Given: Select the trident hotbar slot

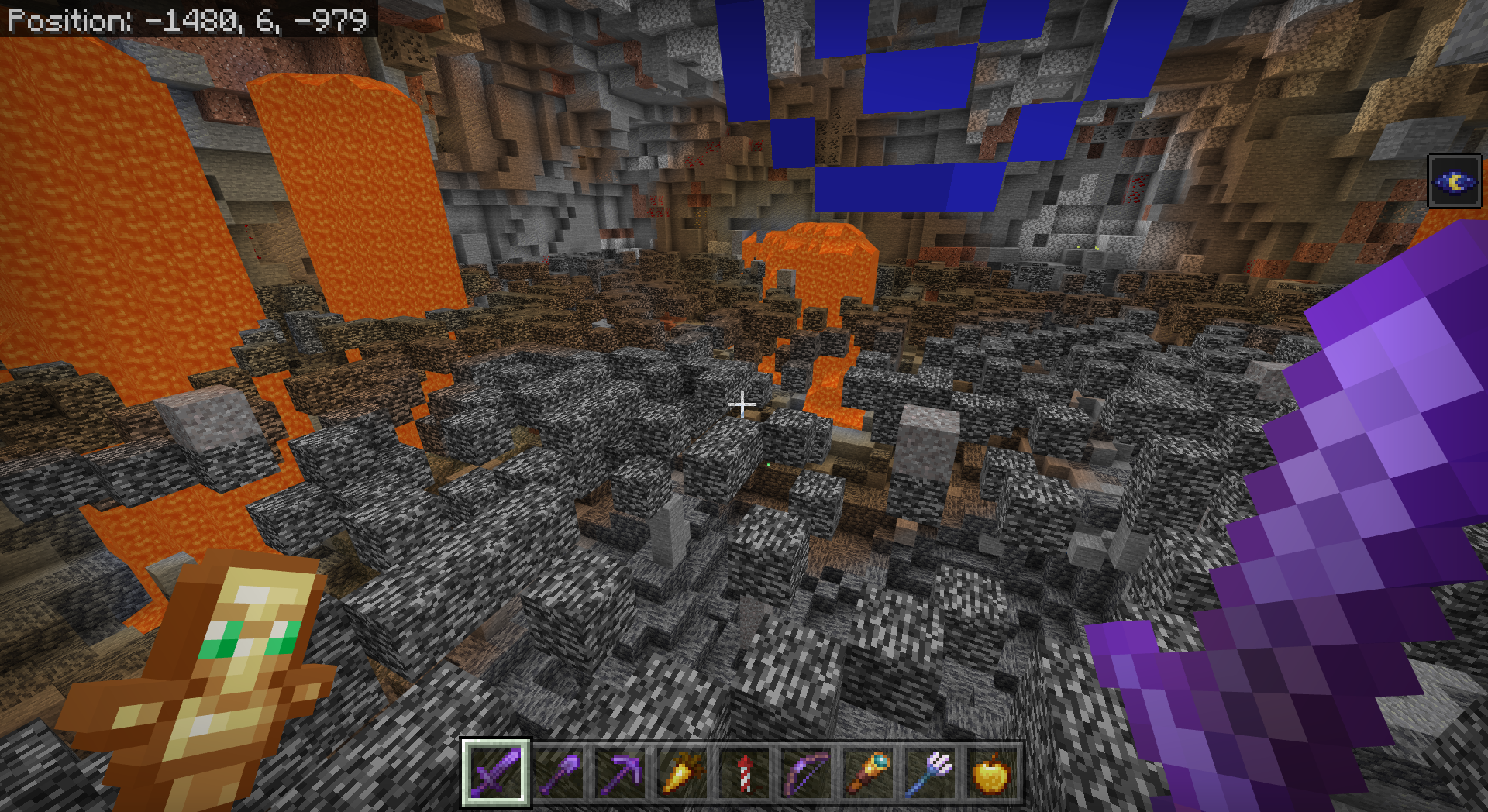Looking at the screenshot, I should point(930,773).
